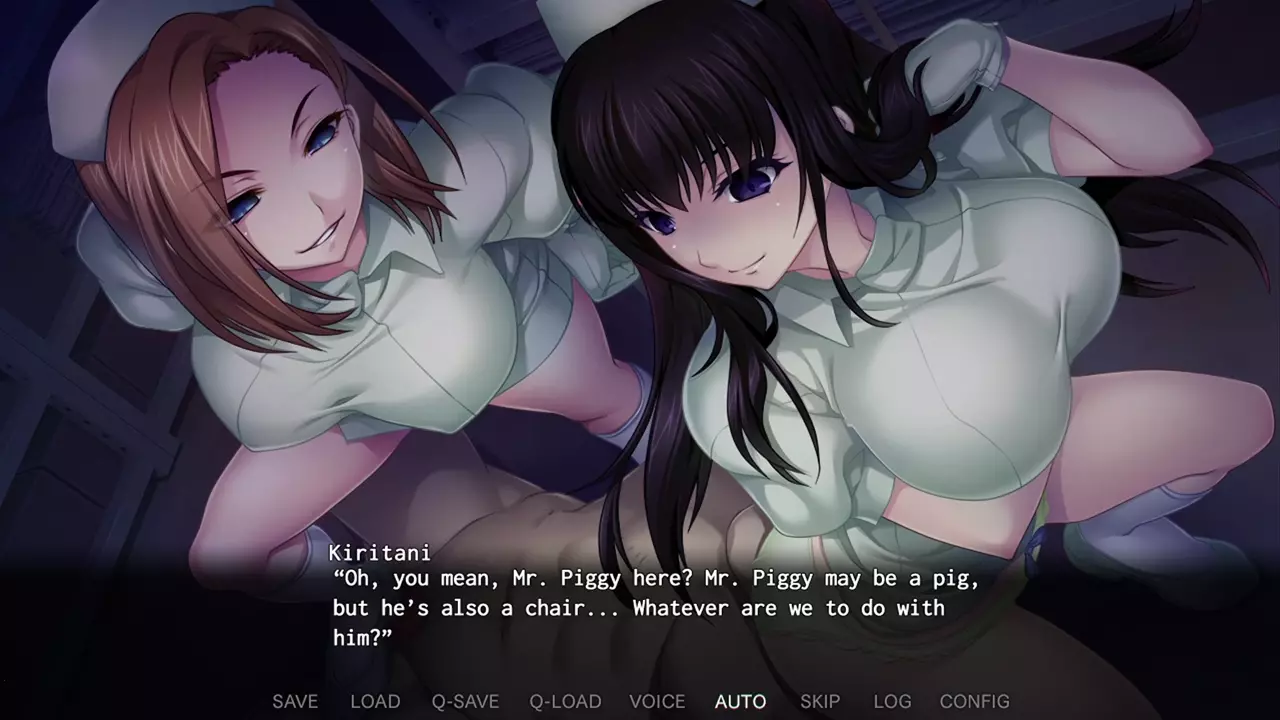Open the CONFIG settings
Image resolution: width=1280 pixels, height=720 pixels.
(x=974, y=701)
